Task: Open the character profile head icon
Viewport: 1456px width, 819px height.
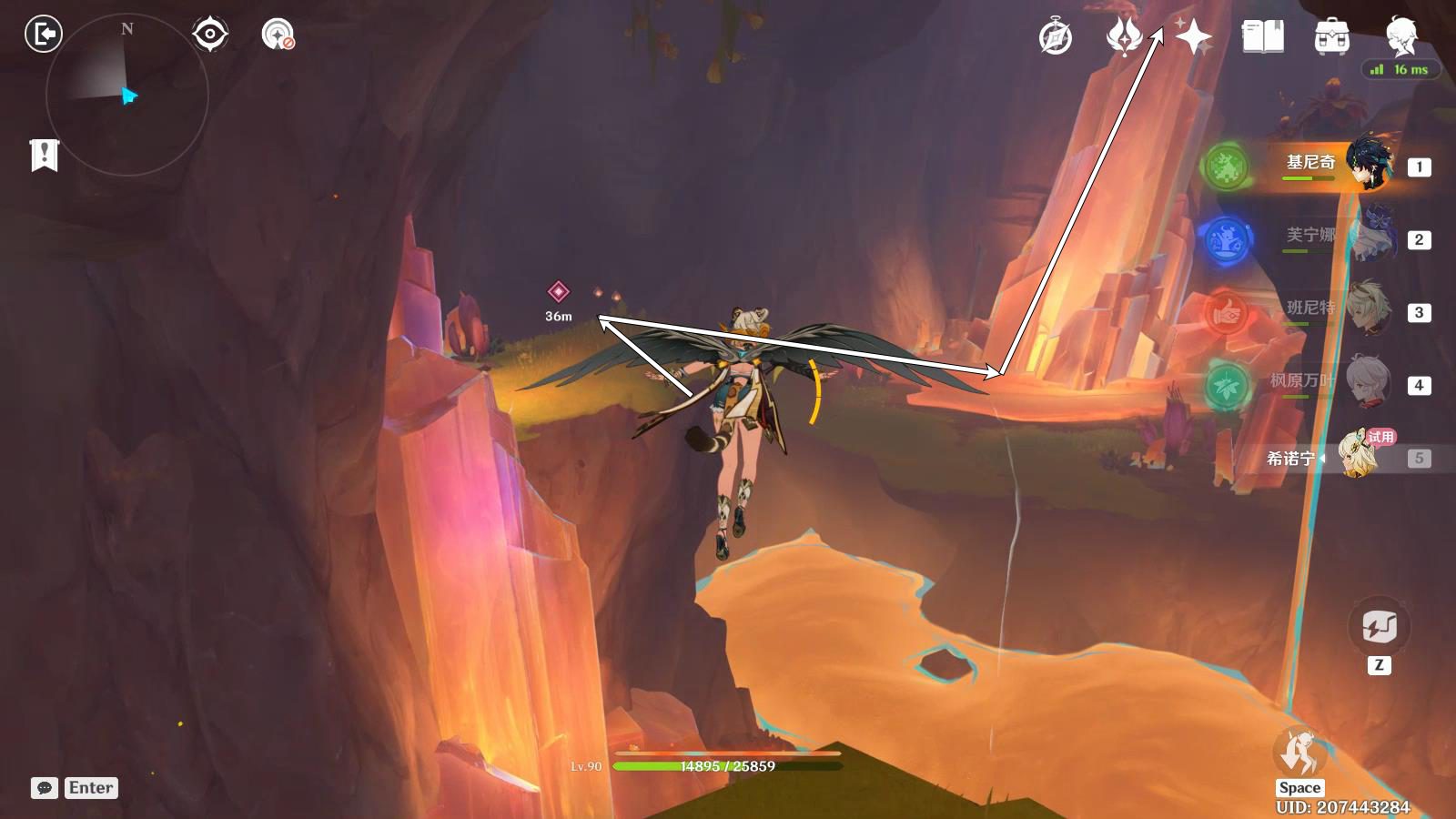Action: (1400, 37)
